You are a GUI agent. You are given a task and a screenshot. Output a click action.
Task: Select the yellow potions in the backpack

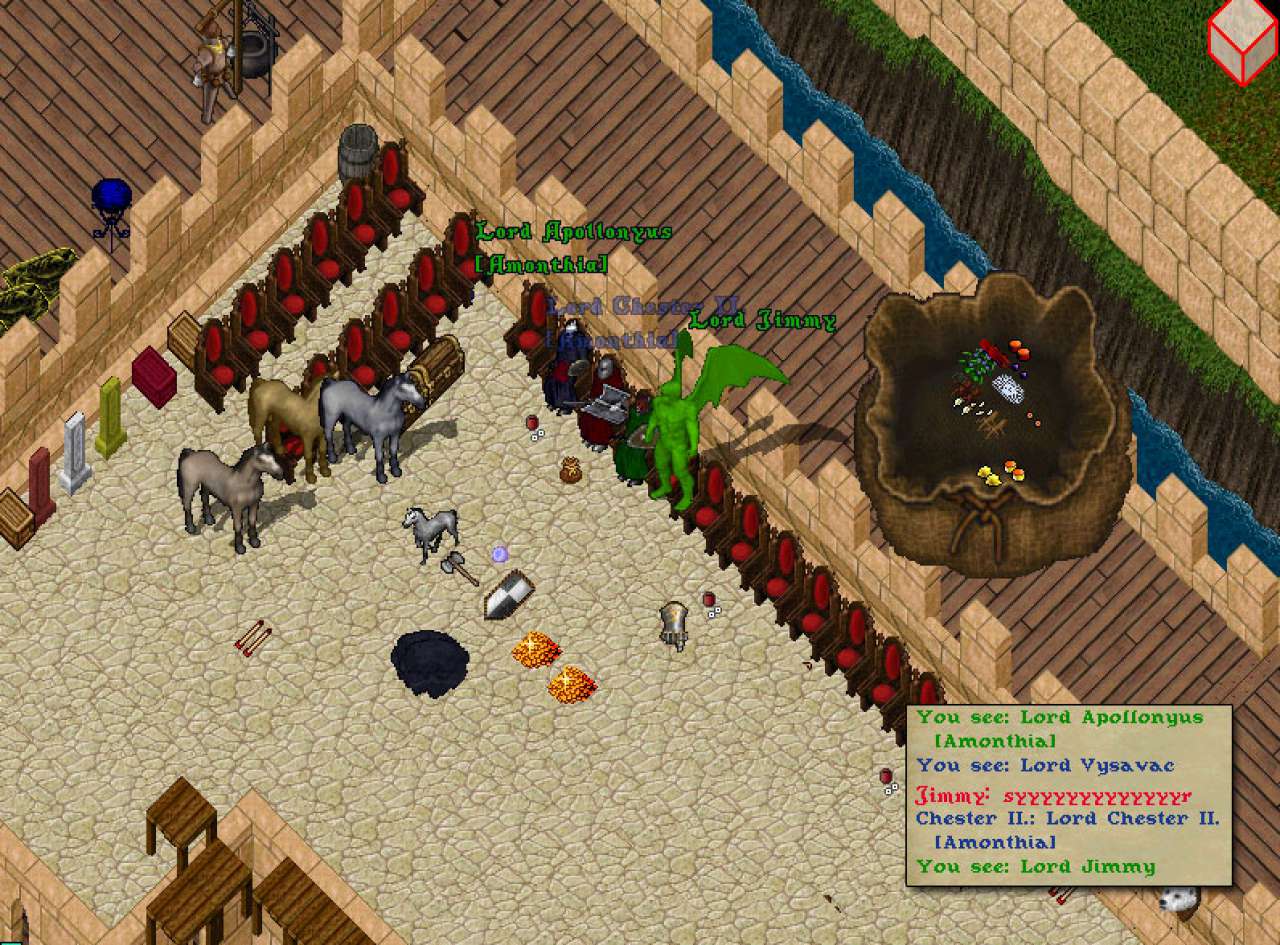(x=989, y=475)
